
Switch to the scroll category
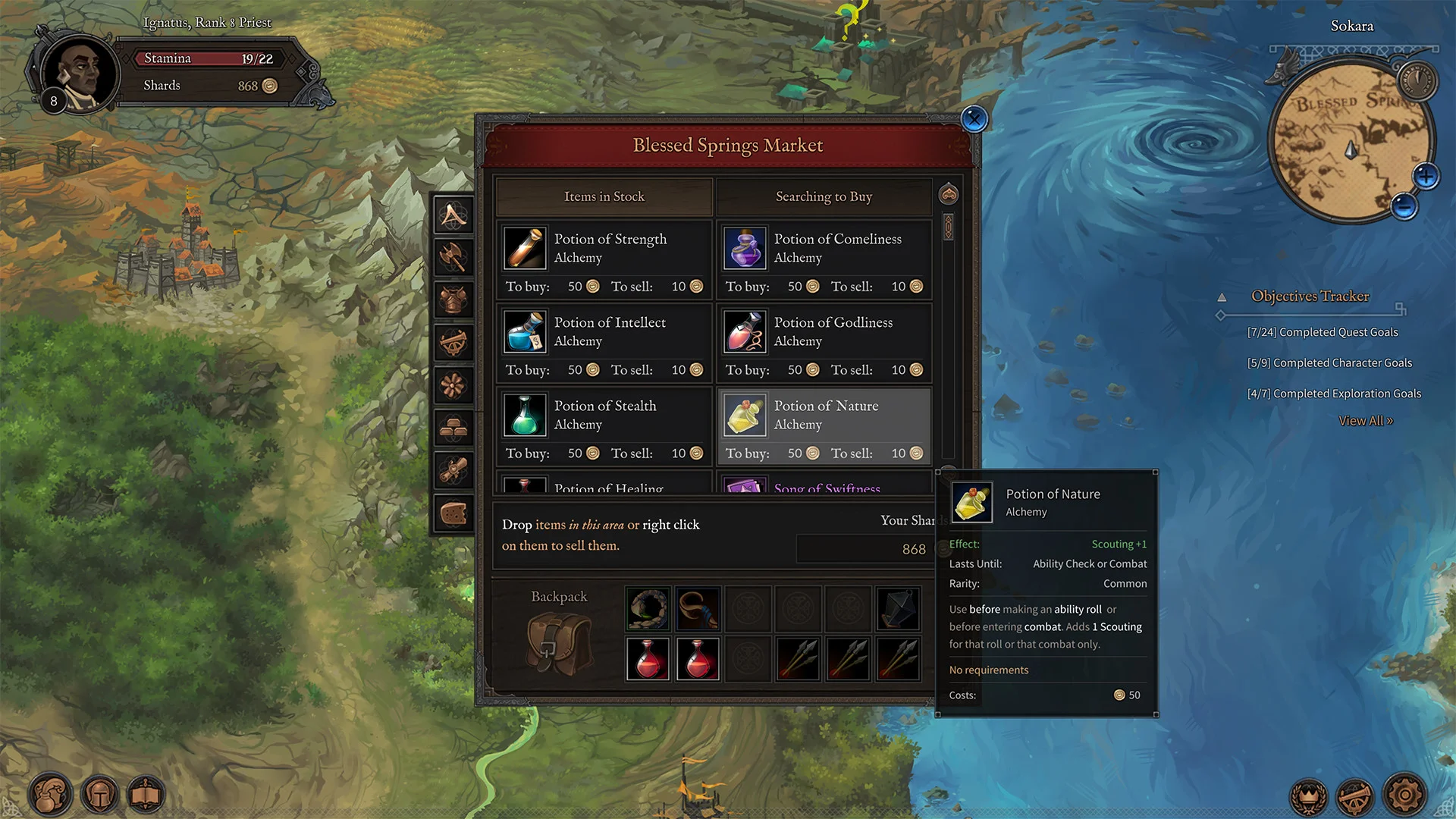[453, 471]
